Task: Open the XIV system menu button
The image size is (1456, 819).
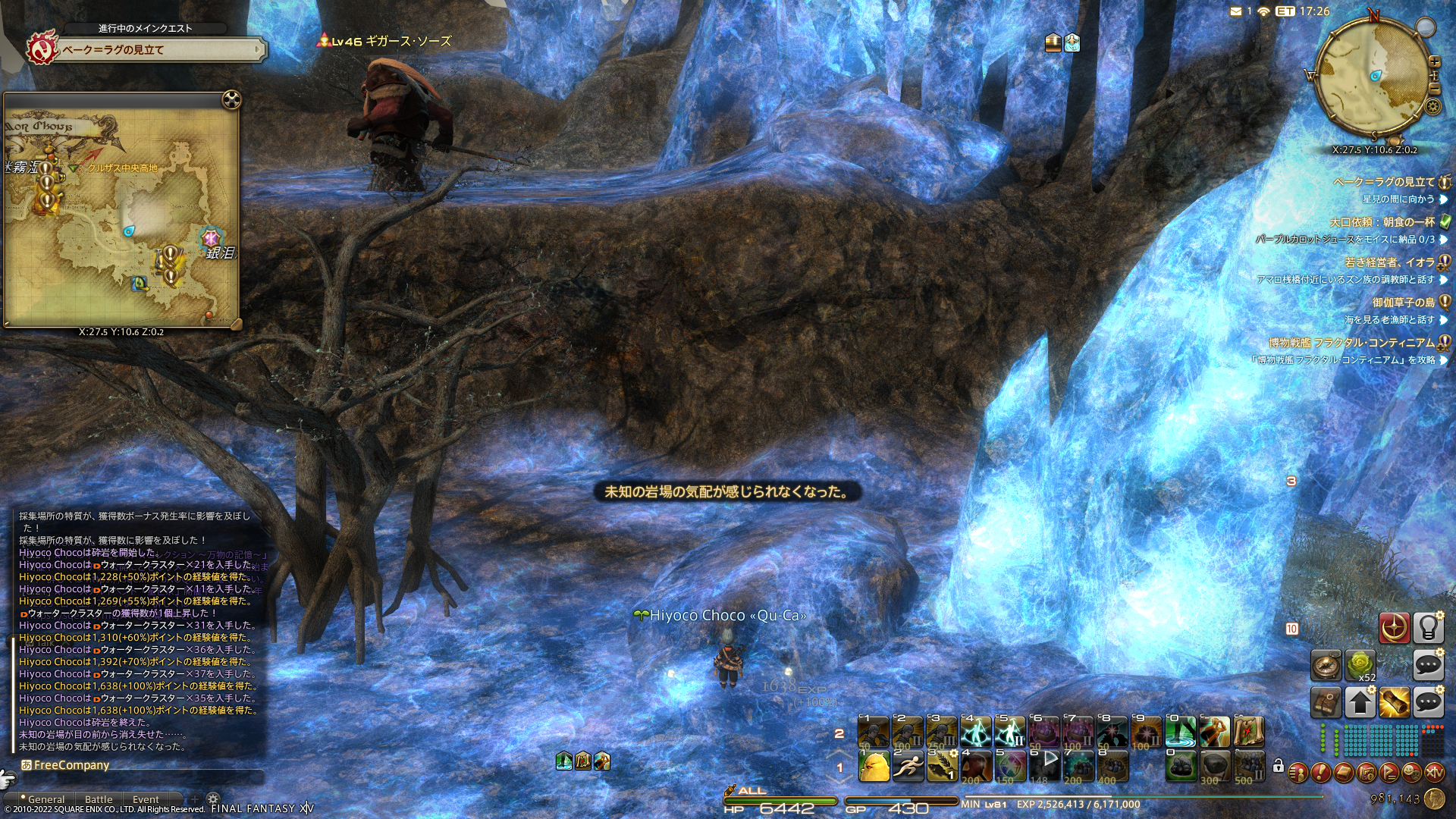Action: click(1434, 773)
